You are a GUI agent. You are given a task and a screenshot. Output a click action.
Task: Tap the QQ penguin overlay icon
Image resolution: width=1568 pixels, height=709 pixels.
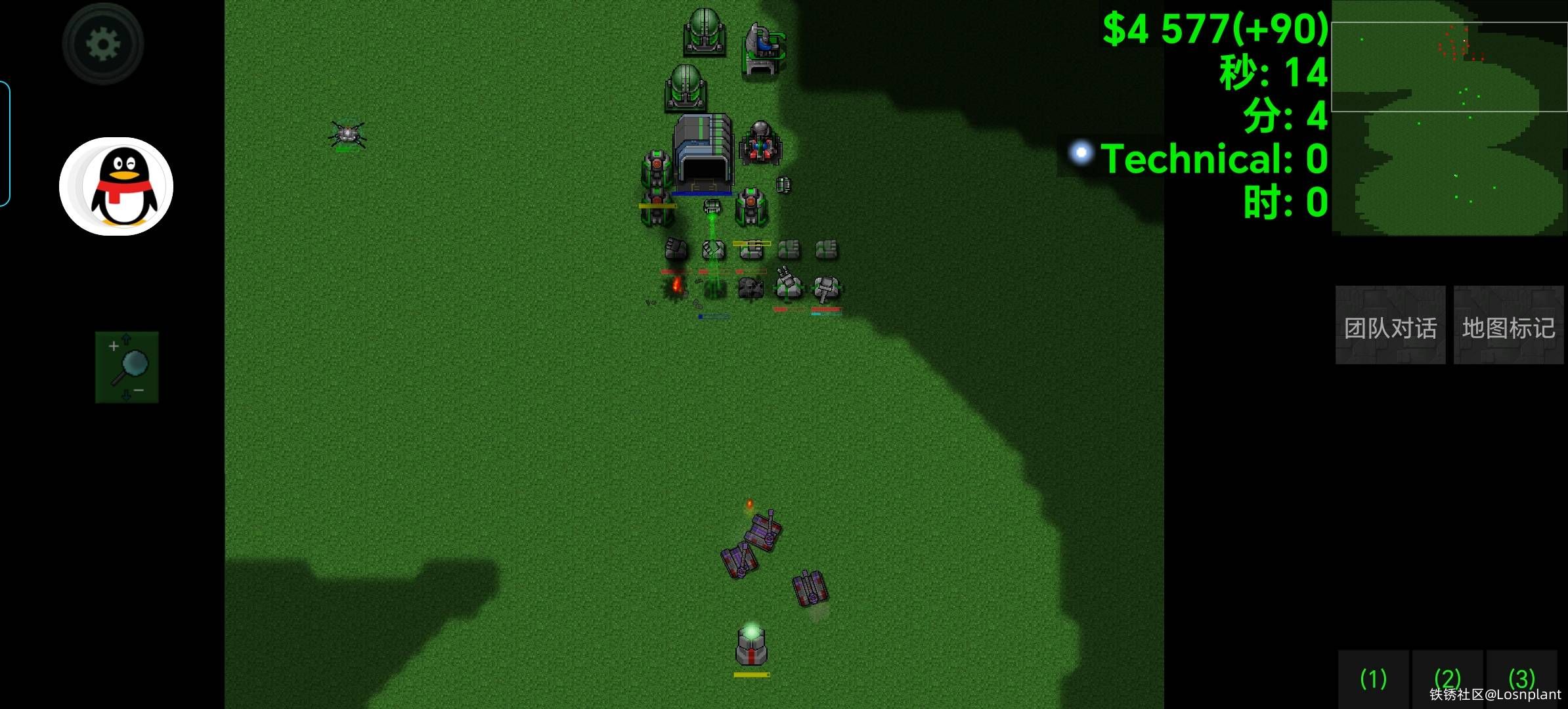(117, 186)
